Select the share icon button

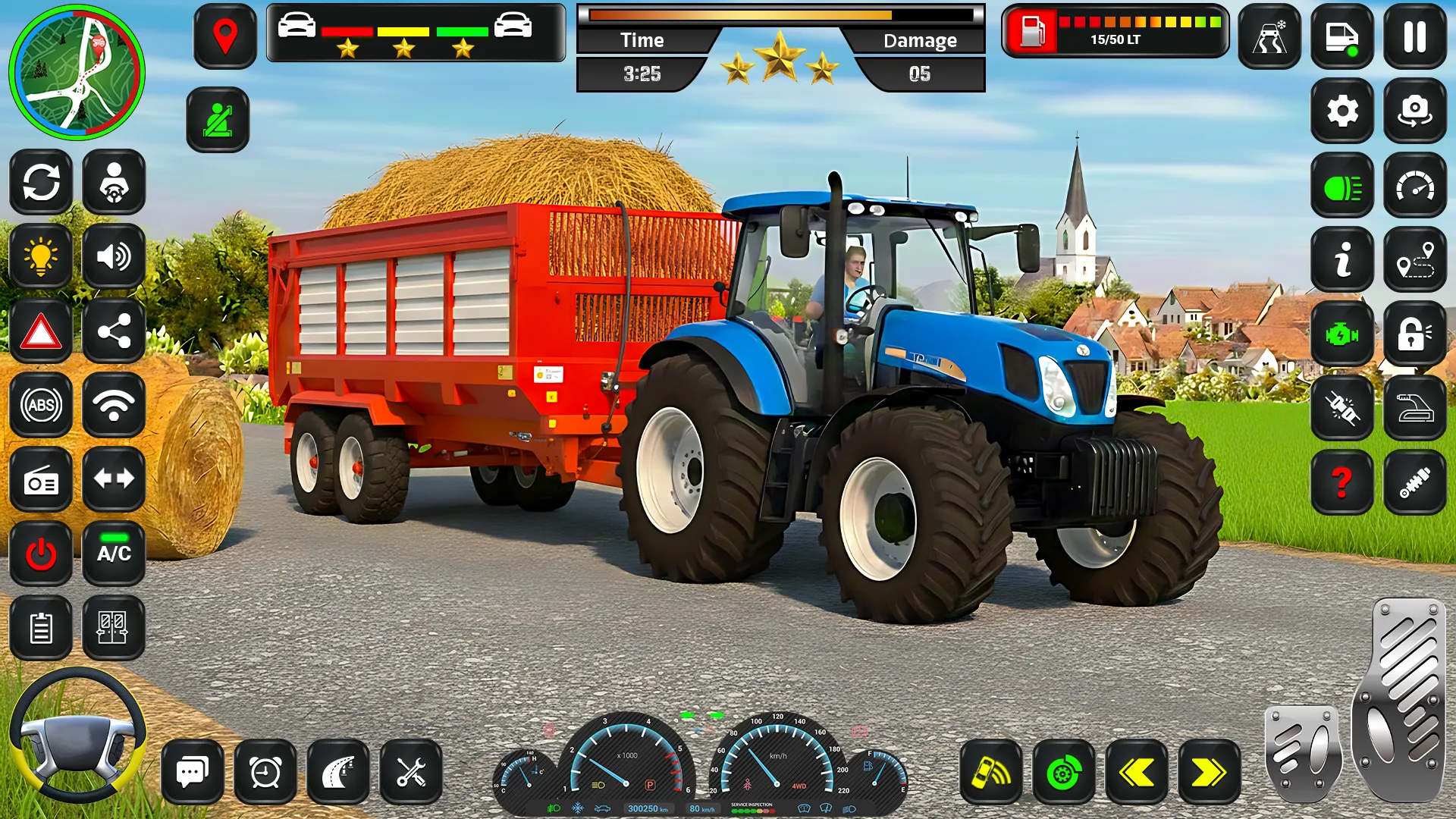(x=114, y=331)
